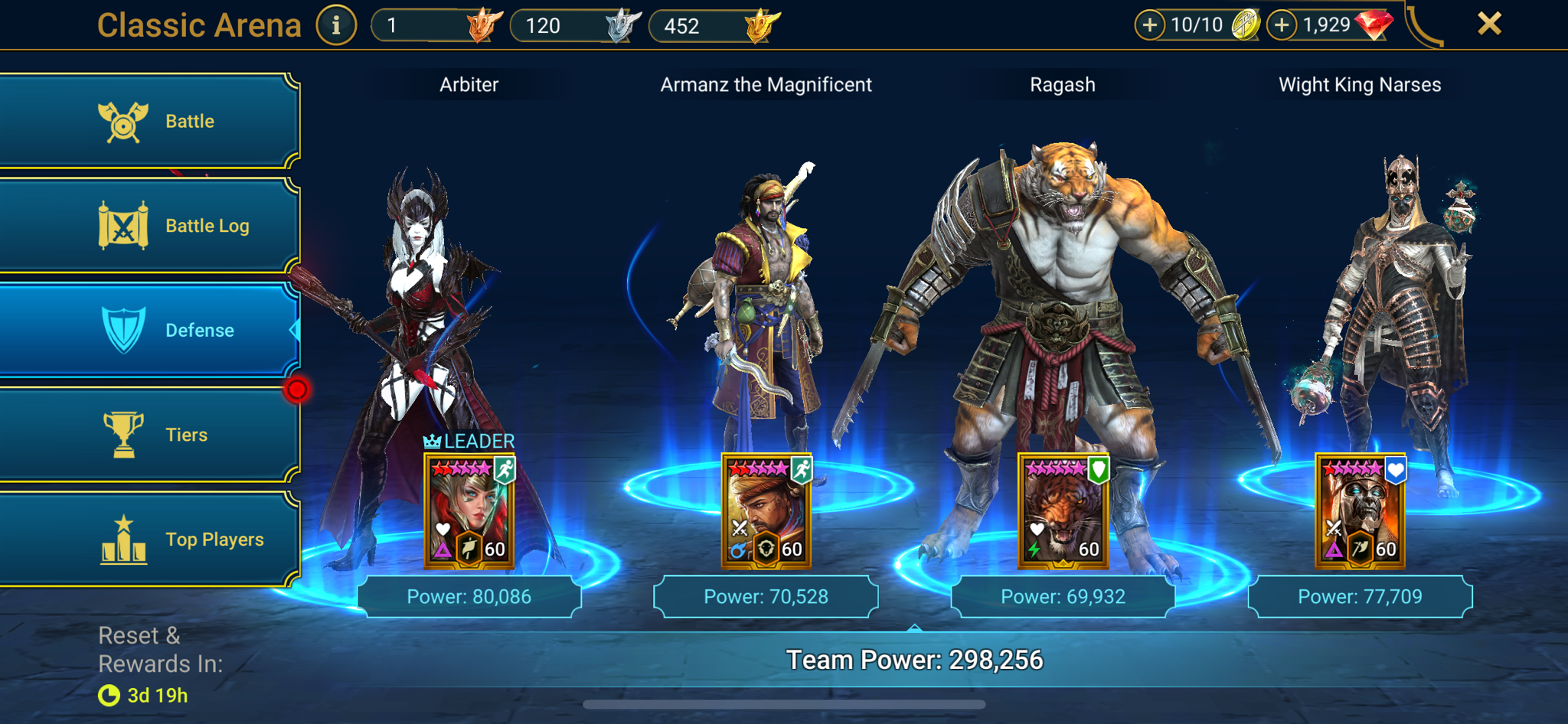Viewport: 1568px width, 724px height.
Task: Click the plus to buy more gems
Action: (x=1282, y=24)
